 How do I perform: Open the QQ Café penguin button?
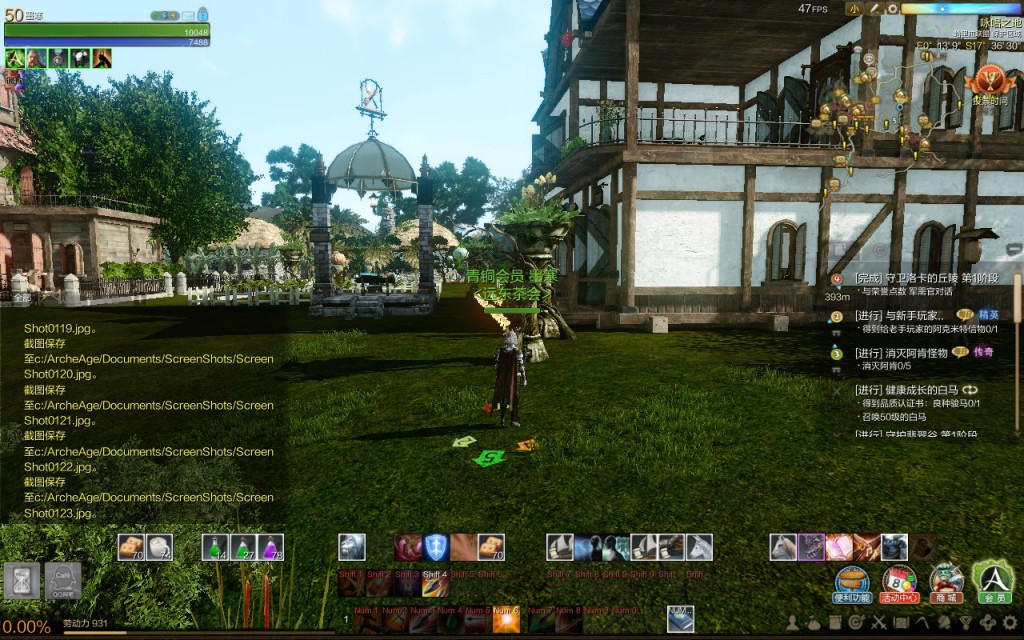click(x=62, y=580)
